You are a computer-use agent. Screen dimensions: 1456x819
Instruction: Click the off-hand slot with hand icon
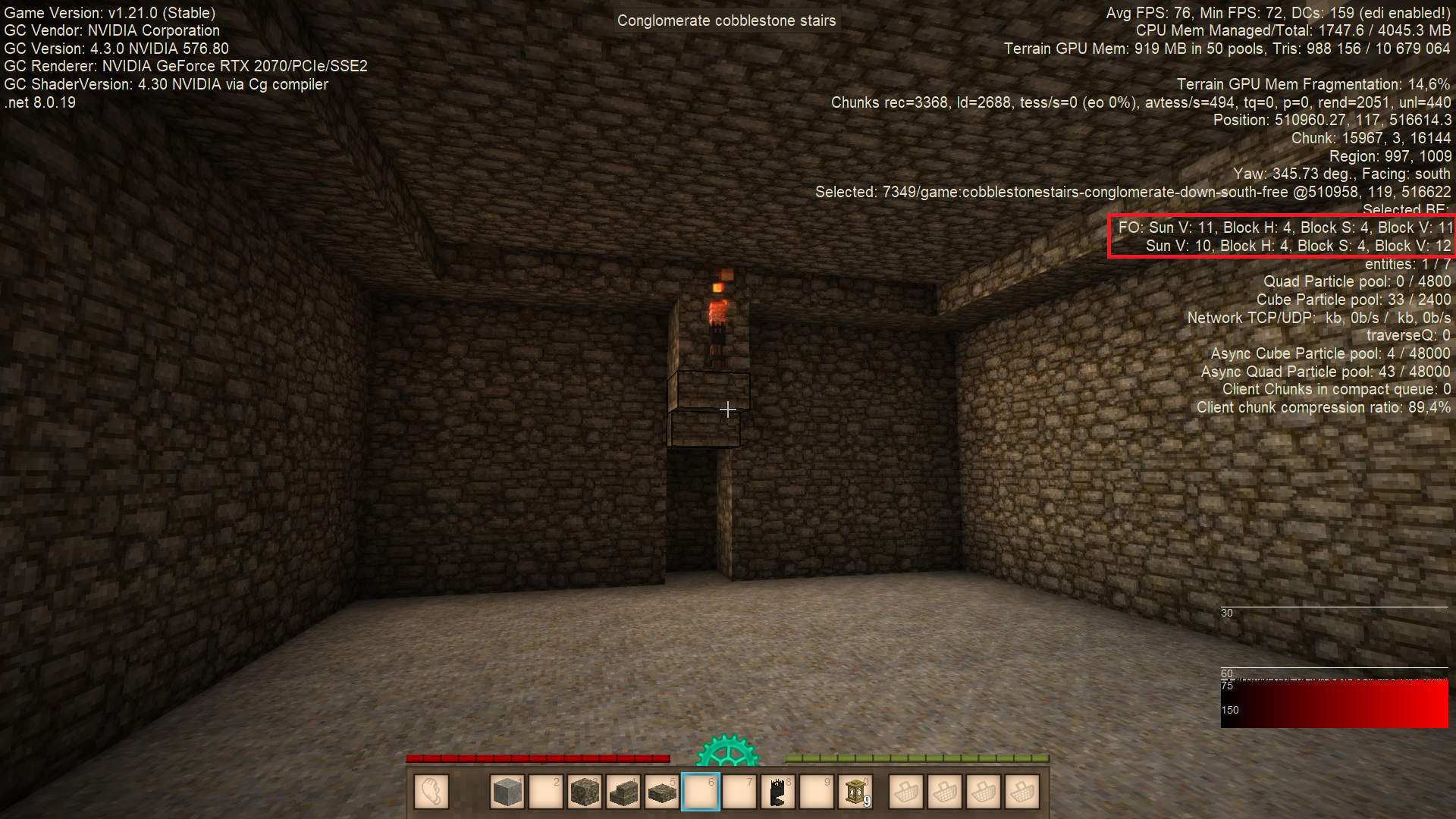tap(431, 792)
